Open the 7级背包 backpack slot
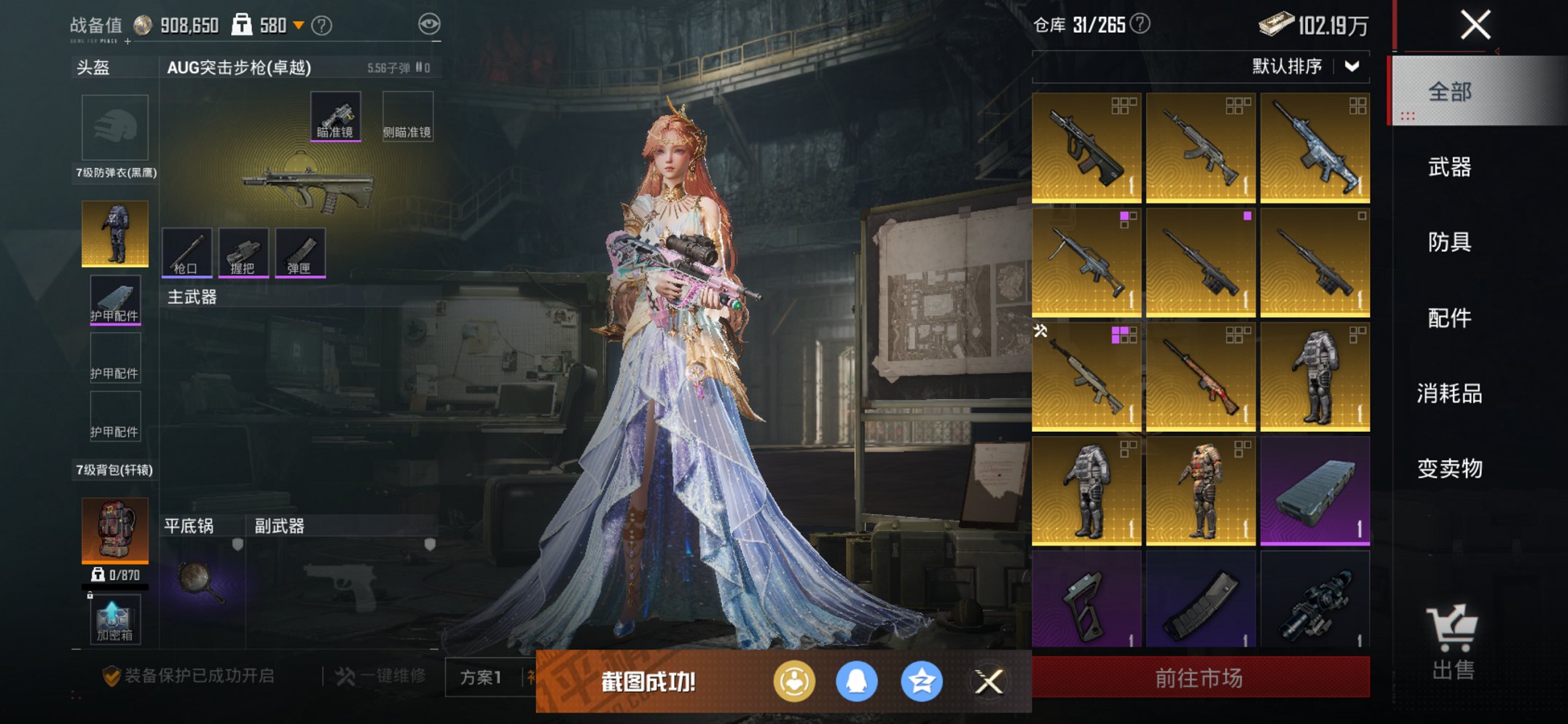Screen dimensions: 1568x724 [x=115, y=530]
